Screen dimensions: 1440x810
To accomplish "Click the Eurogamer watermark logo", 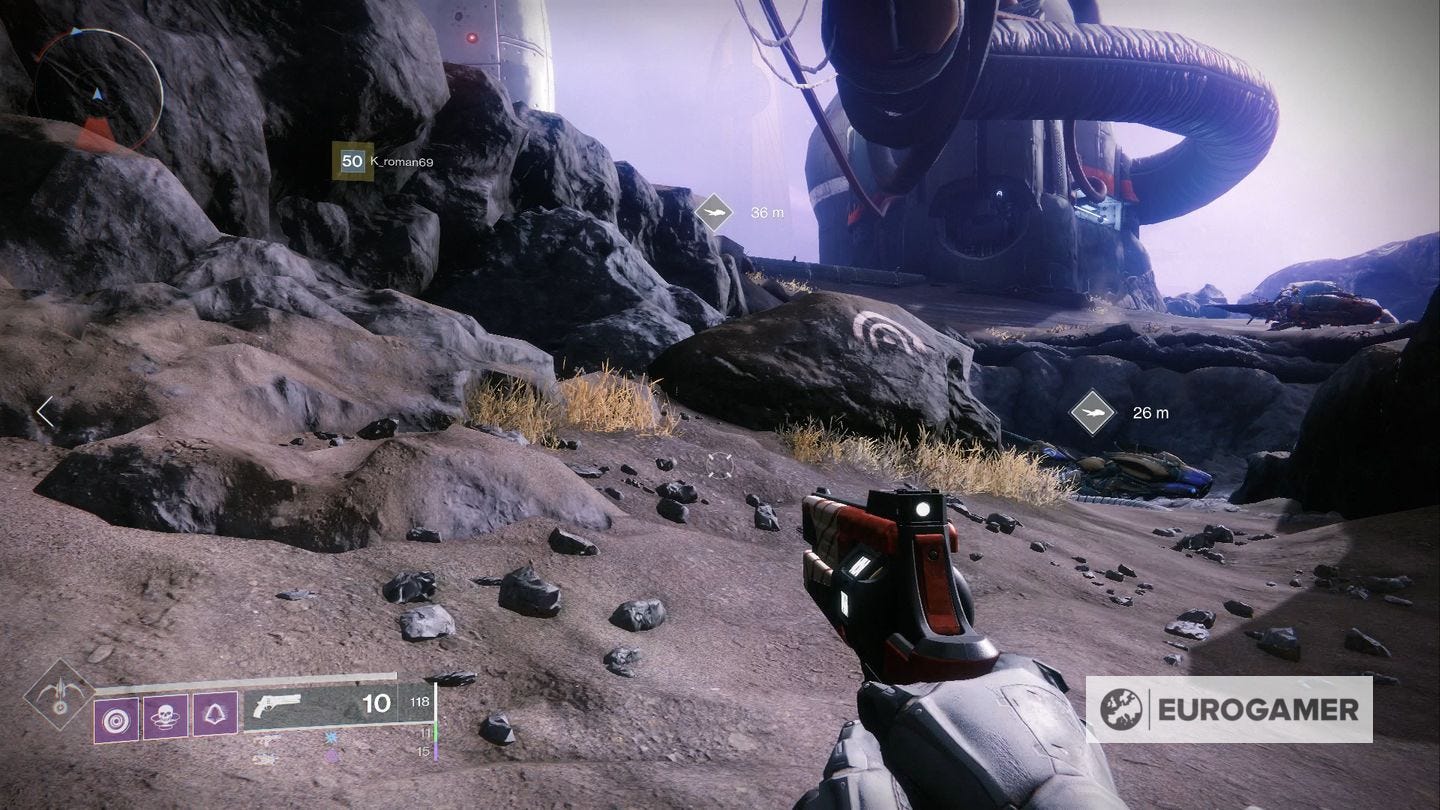I will click(x=1228, y=709).
